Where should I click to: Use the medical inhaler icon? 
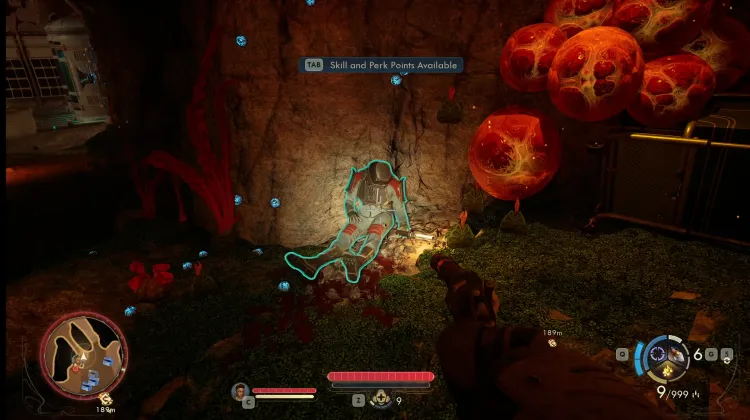coord(380,399)
